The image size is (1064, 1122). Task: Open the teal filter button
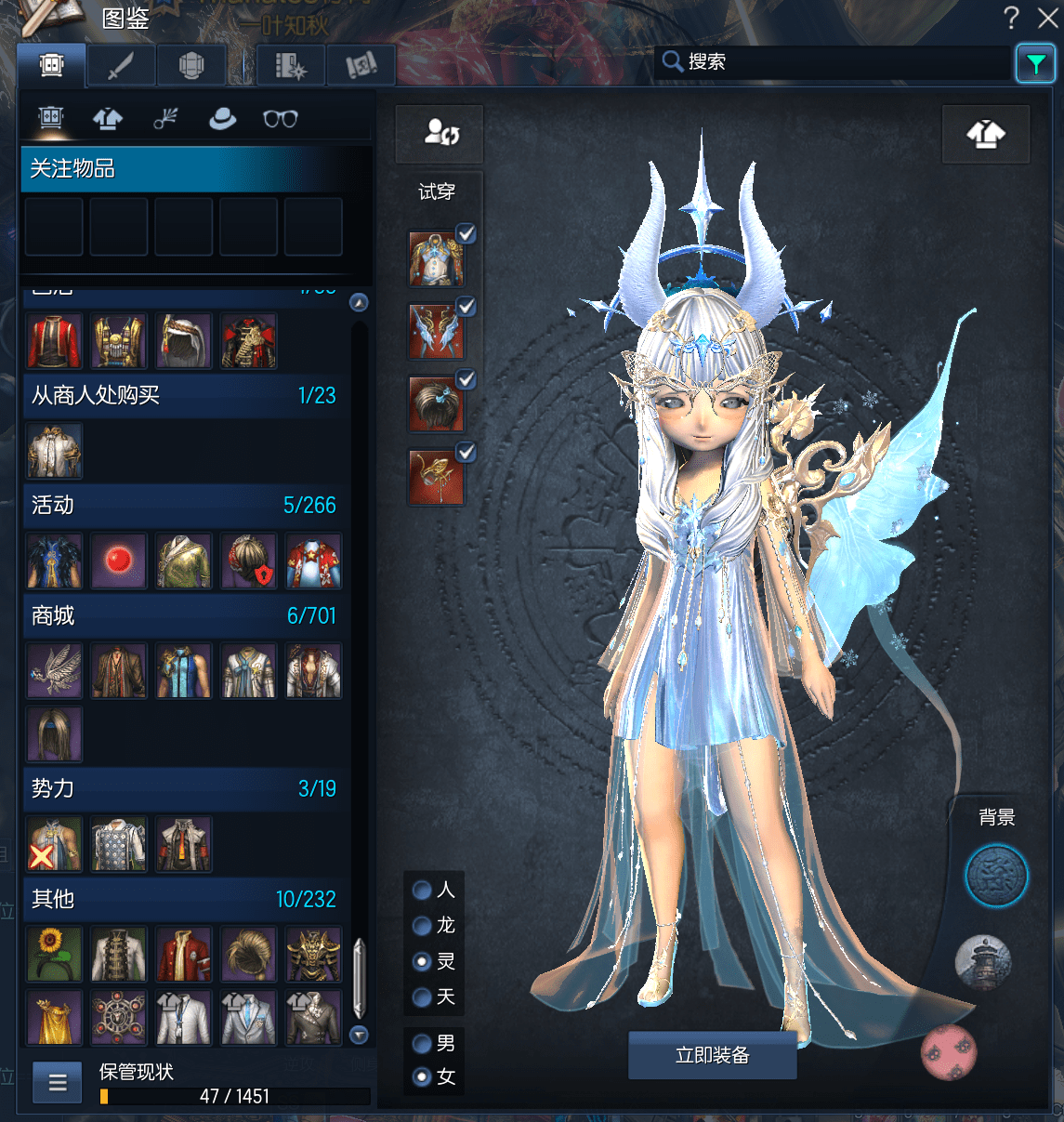(1034, 63)
